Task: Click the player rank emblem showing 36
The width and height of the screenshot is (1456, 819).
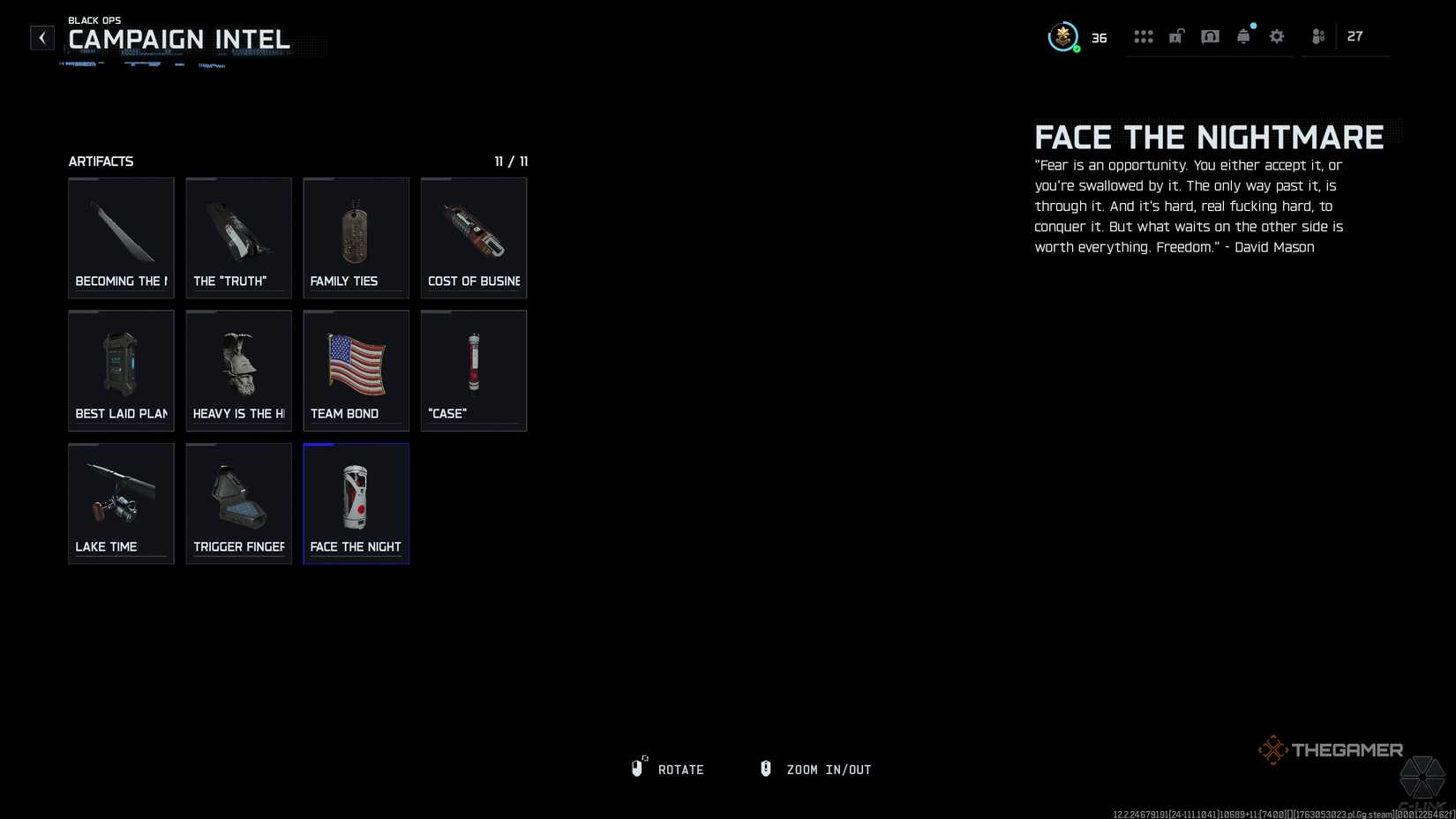Action: (1063, 36)
